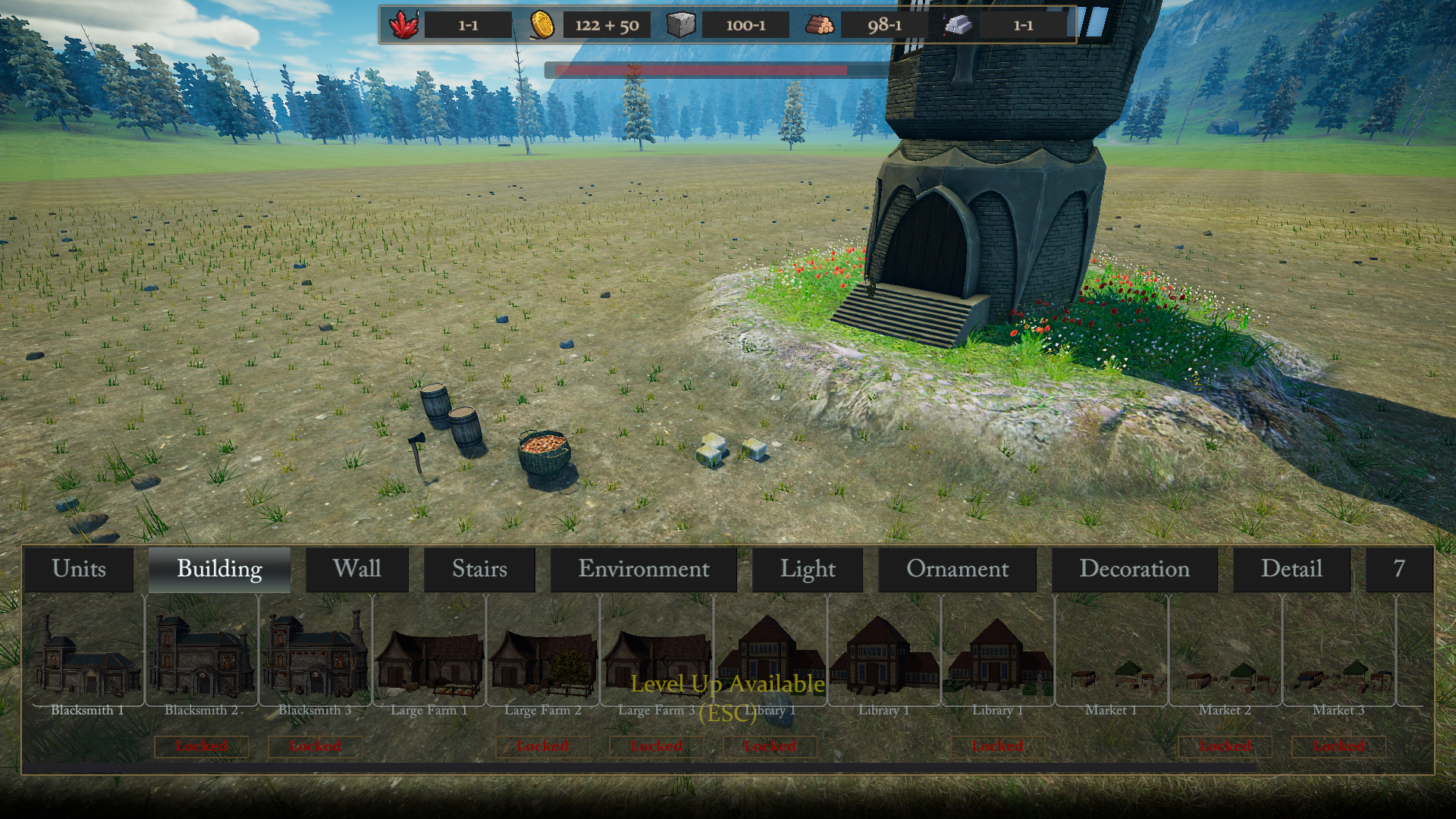Open the tab numbered 7
Image resolution: width=1456 pixels, height=819 pixels.
[1398, 569]
